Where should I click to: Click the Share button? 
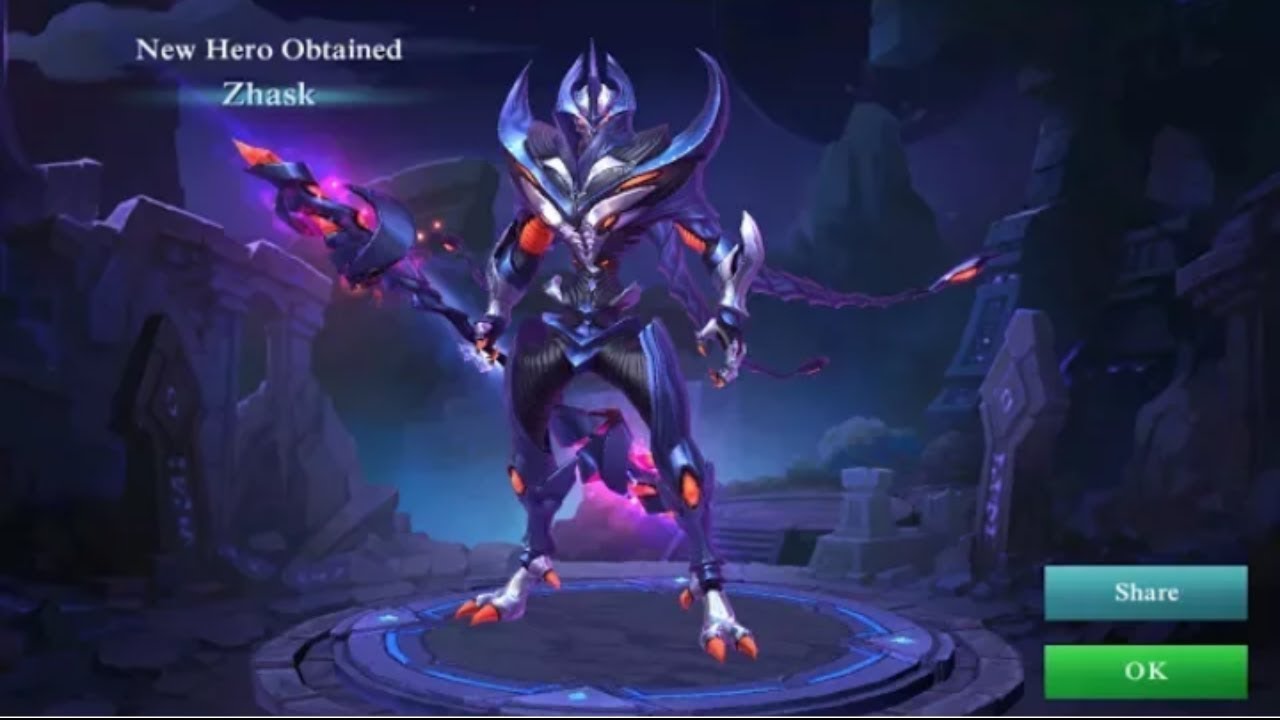pyautogui.click(x=1143, y=592)
